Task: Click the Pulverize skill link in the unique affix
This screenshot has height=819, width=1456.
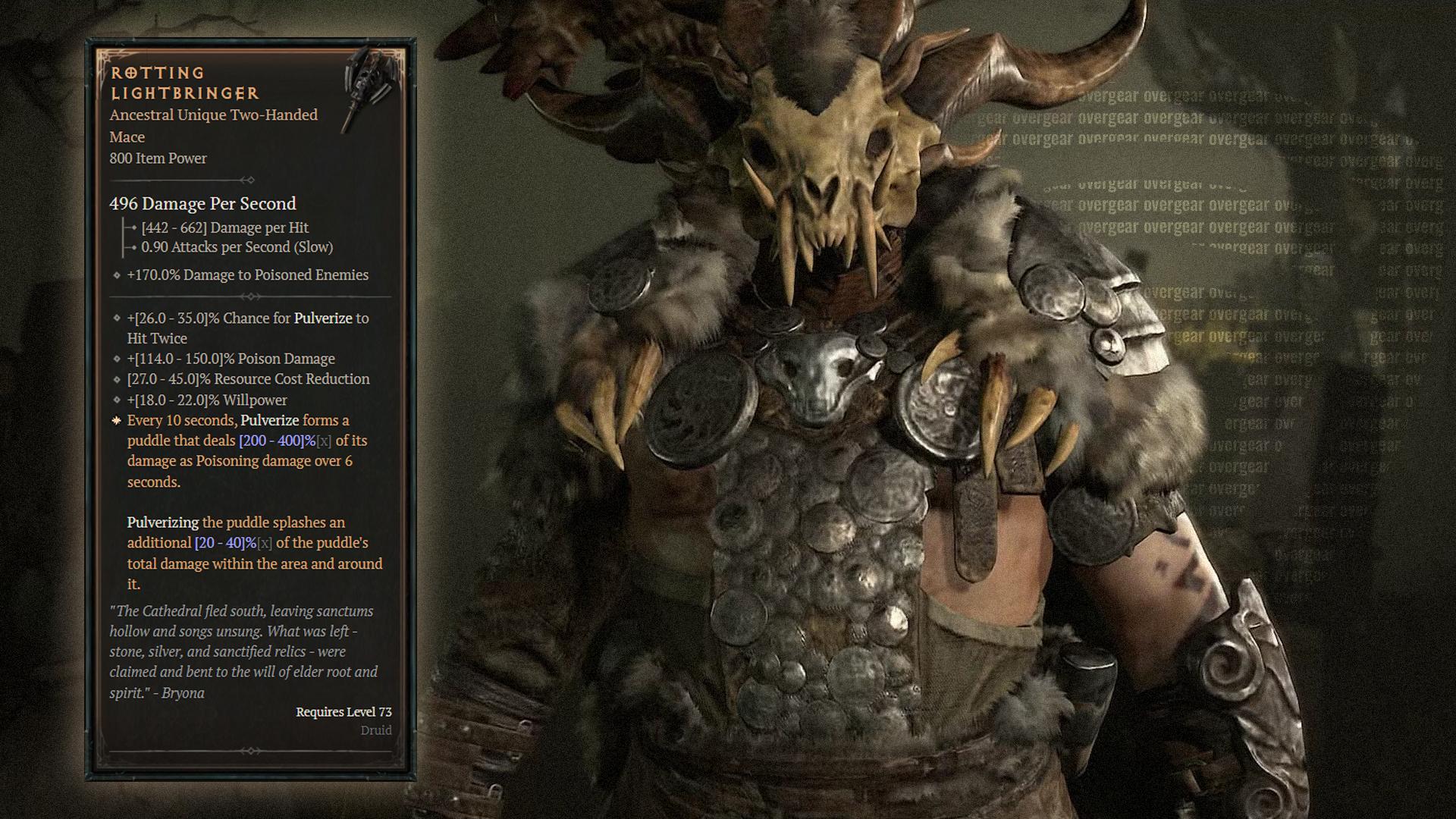Action: pos(271,419)
